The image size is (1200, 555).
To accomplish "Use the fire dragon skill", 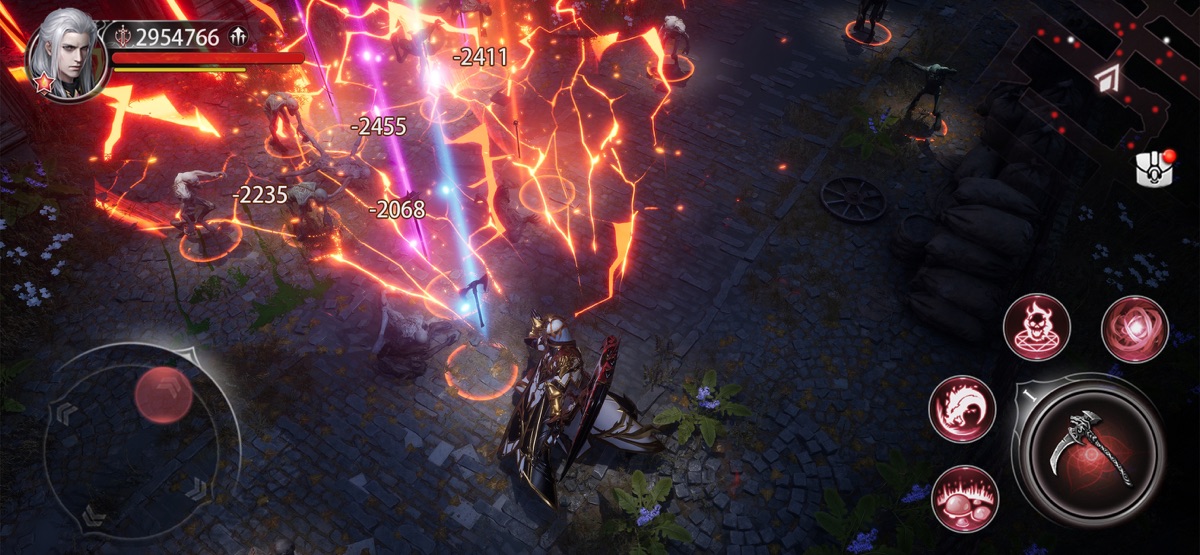I will (962, 410).
